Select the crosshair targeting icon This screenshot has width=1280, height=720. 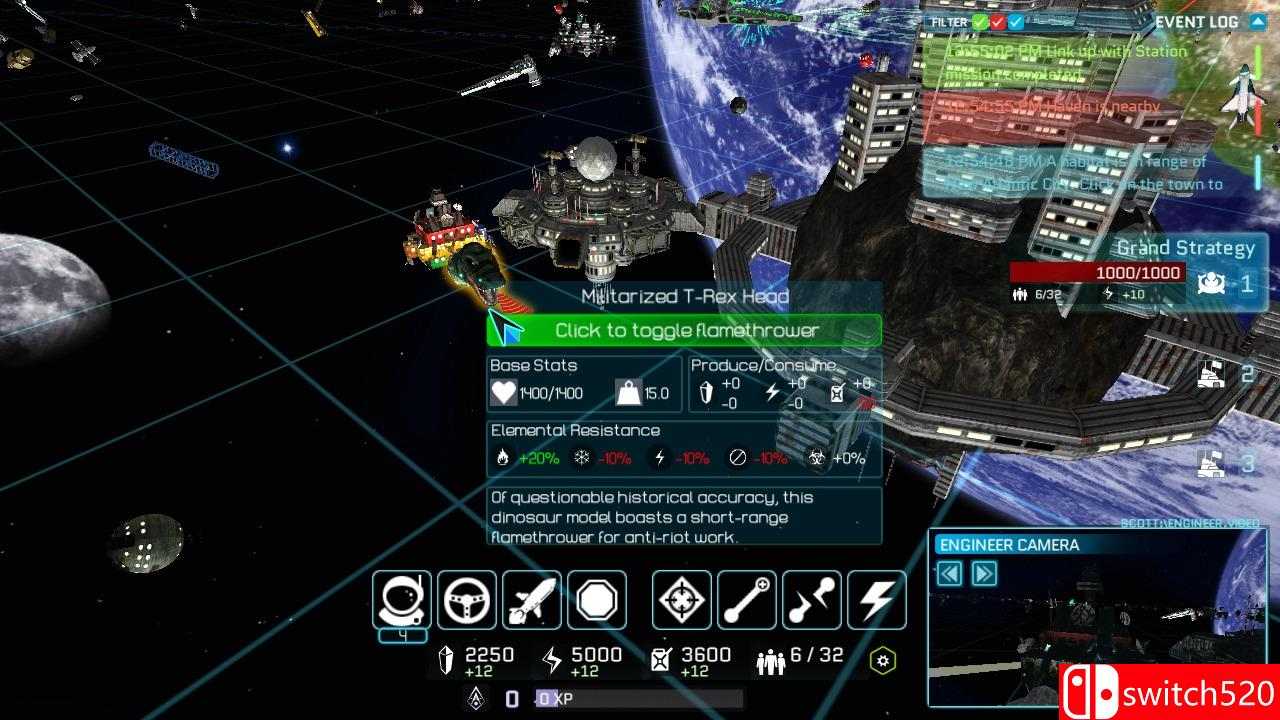pos(682,600)
